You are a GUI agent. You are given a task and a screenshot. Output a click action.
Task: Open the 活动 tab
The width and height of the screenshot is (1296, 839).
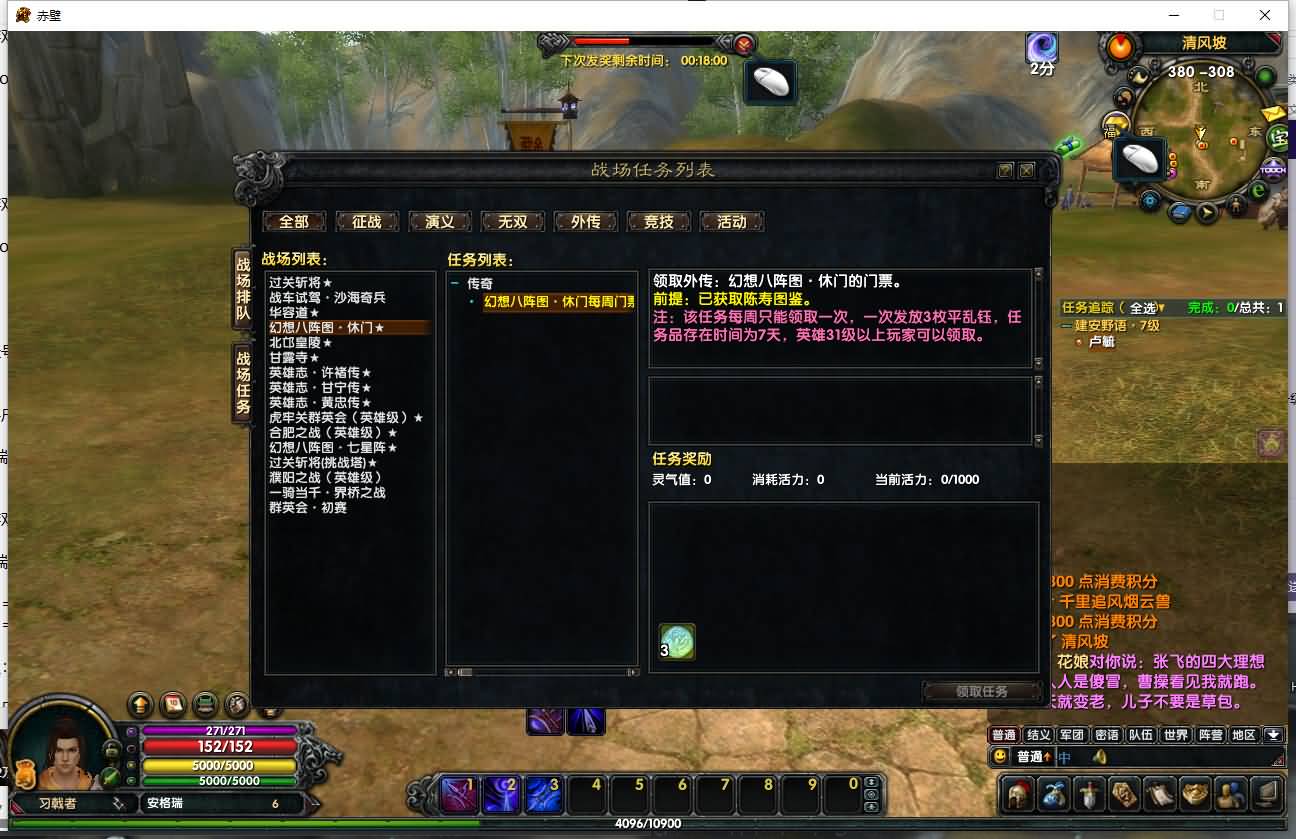[732, 222]
